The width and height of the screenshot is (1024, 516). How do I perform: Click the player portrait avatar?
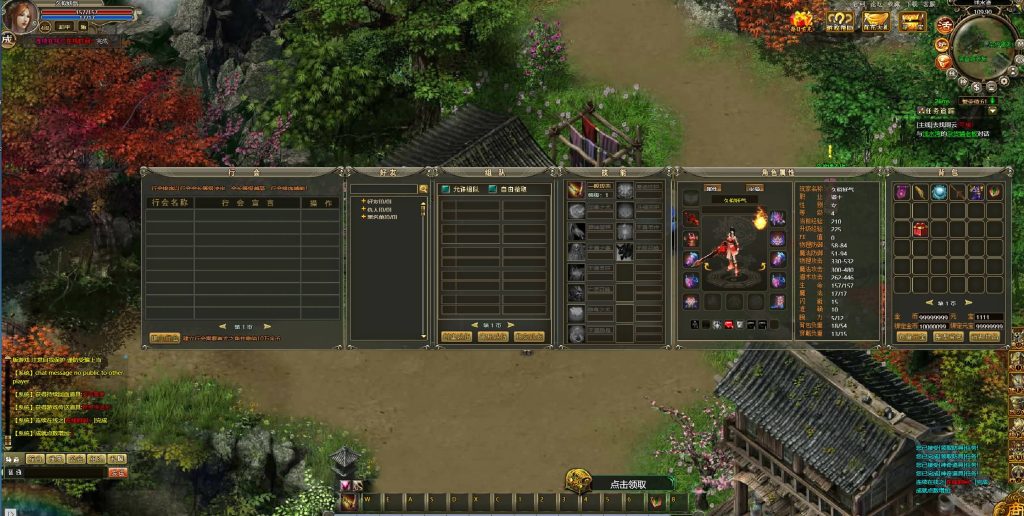(22, 17)
